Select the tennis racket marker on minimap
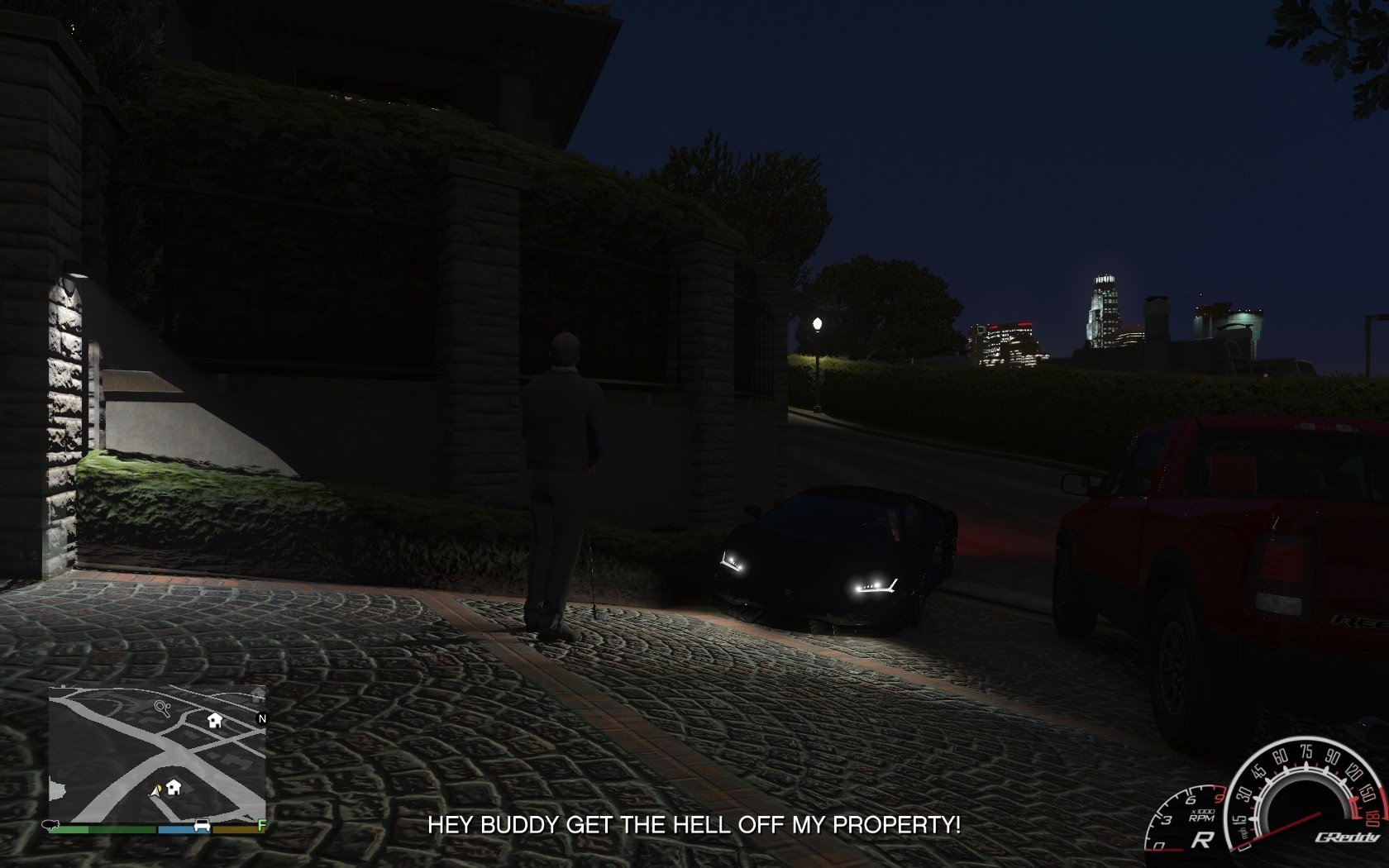Viewport: 1389px width, 868px height. coord(162,708)
